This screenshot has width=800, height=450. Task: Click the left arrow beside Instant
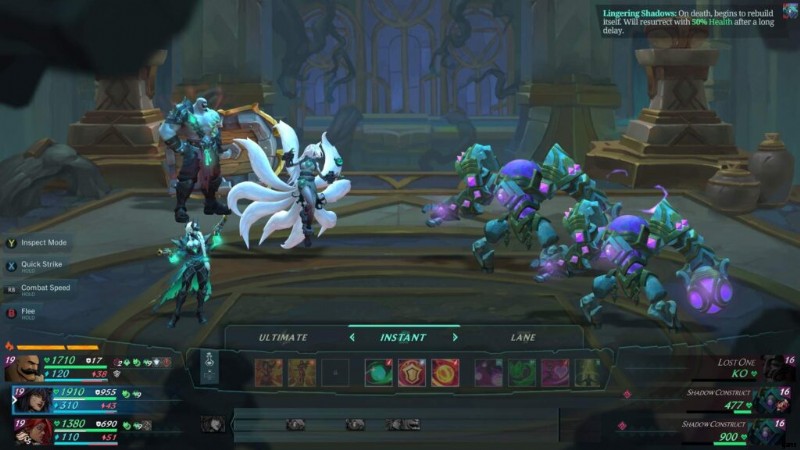[351, 338]
